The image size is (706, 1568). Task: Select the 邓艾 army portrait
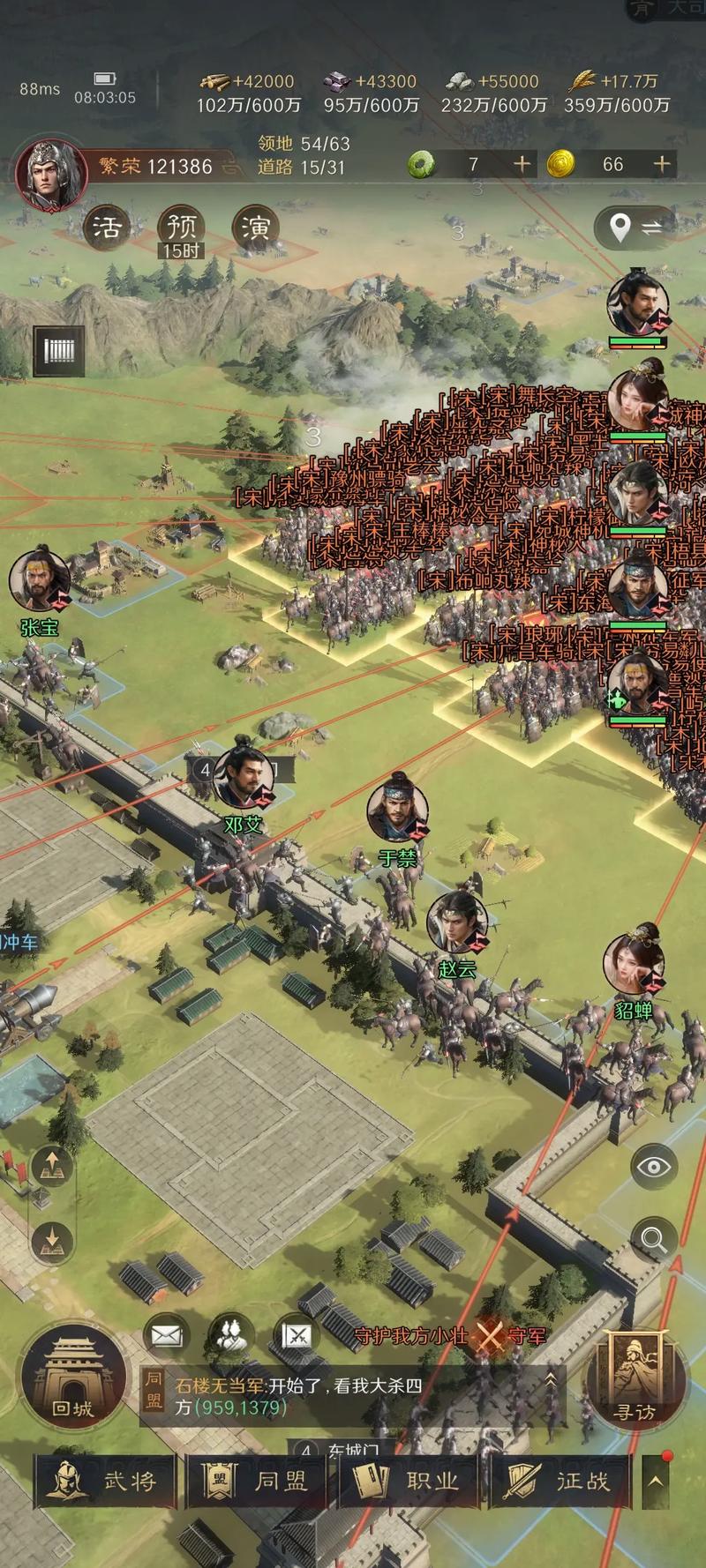[x=244, y=776]
